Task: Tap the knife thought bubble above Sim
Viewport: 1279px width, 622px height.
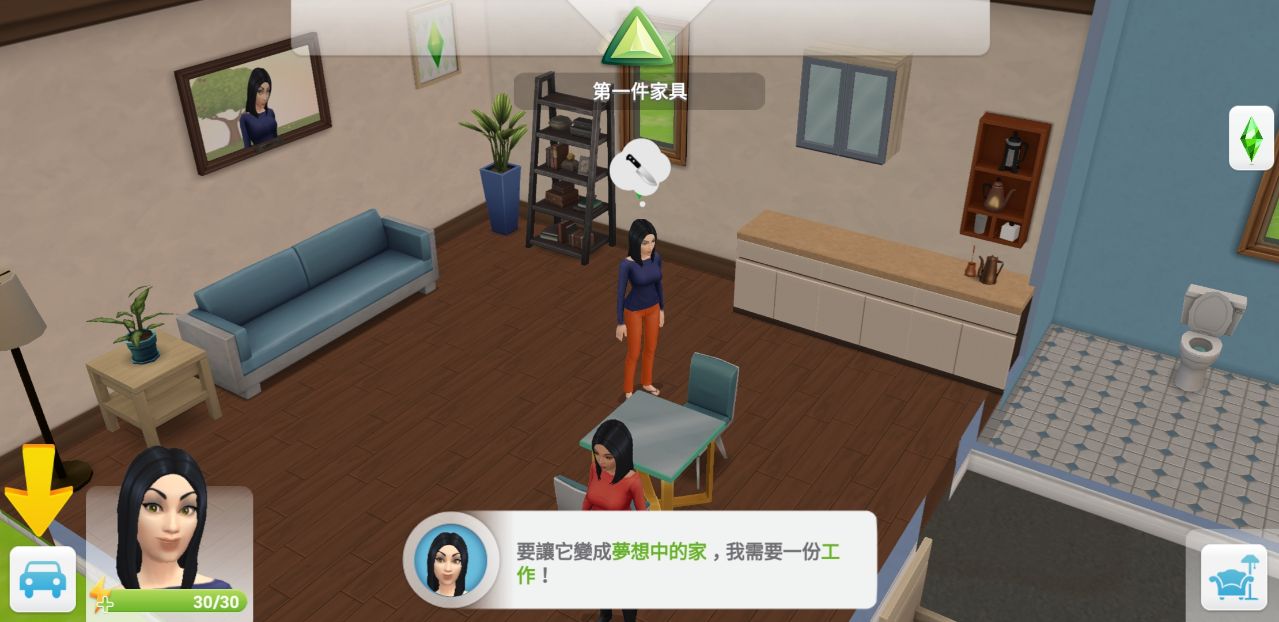Action: (x=640, y=168)
